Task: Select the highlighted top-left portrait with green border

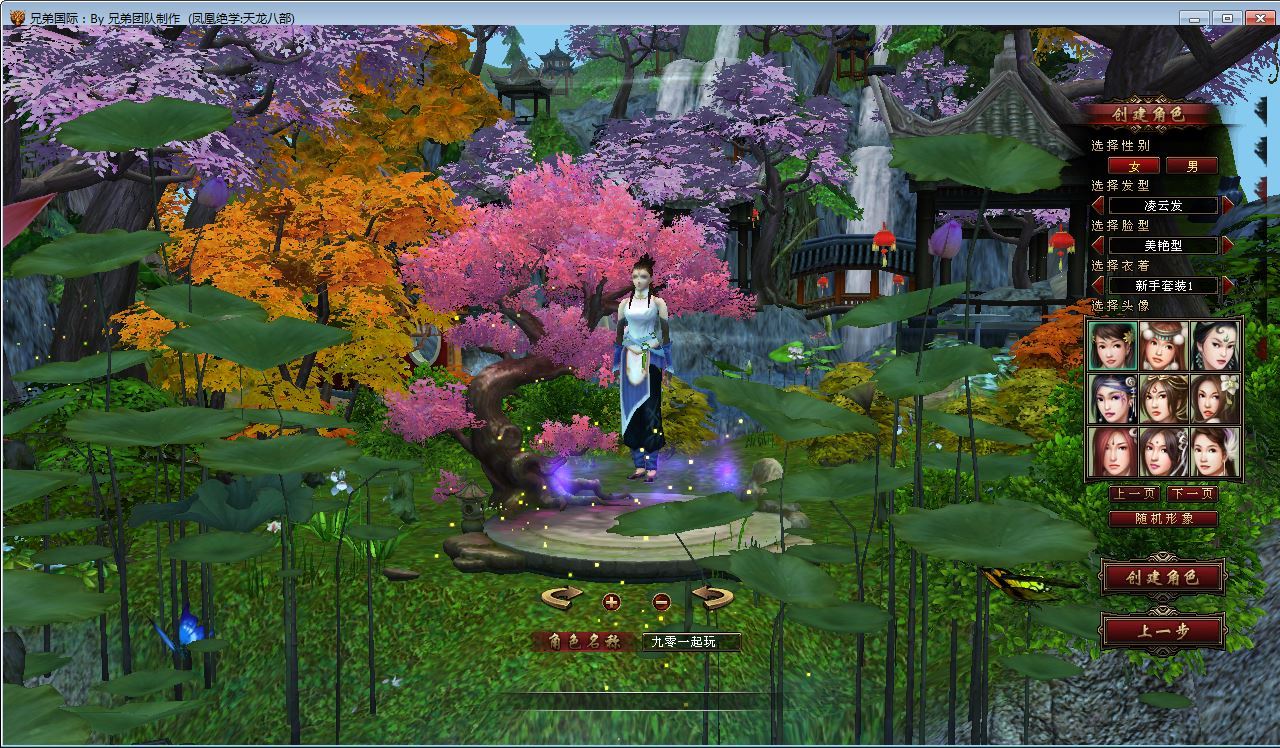Action: click(1113, 346)
